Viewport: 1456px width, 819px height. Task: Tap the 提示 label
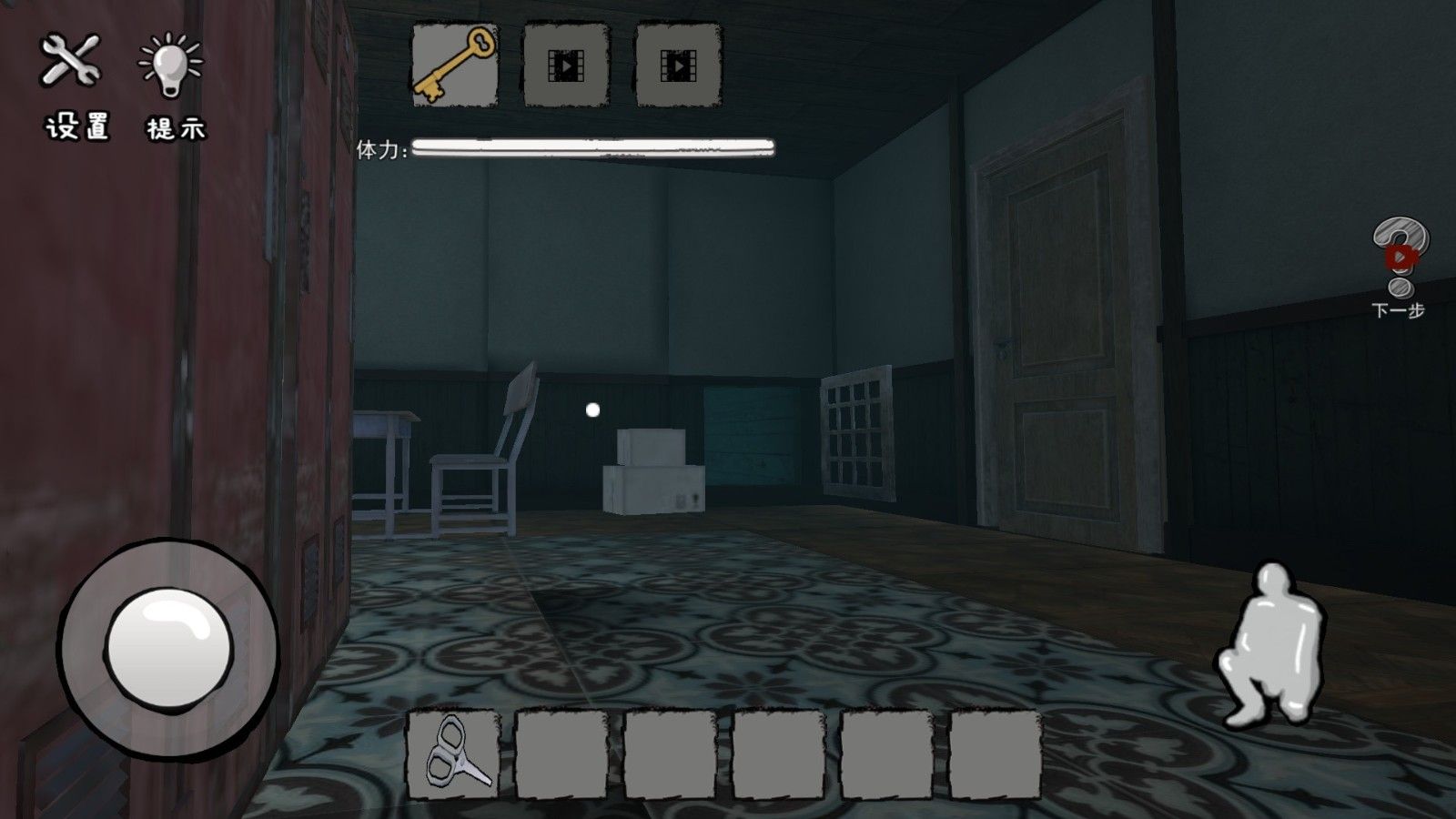[x=175, y=129]
